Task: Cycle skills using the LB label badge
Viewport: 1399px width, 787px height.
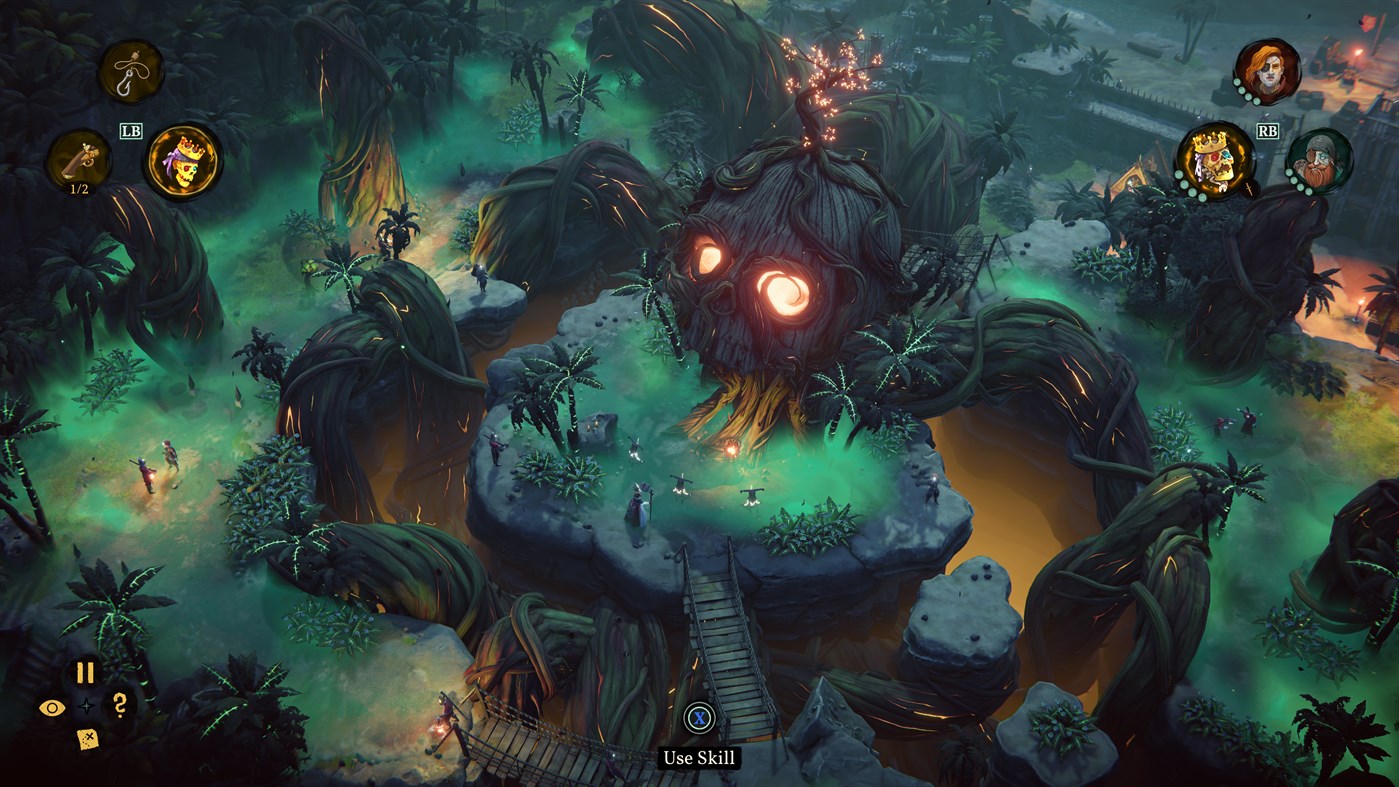Action: point(131,130)
